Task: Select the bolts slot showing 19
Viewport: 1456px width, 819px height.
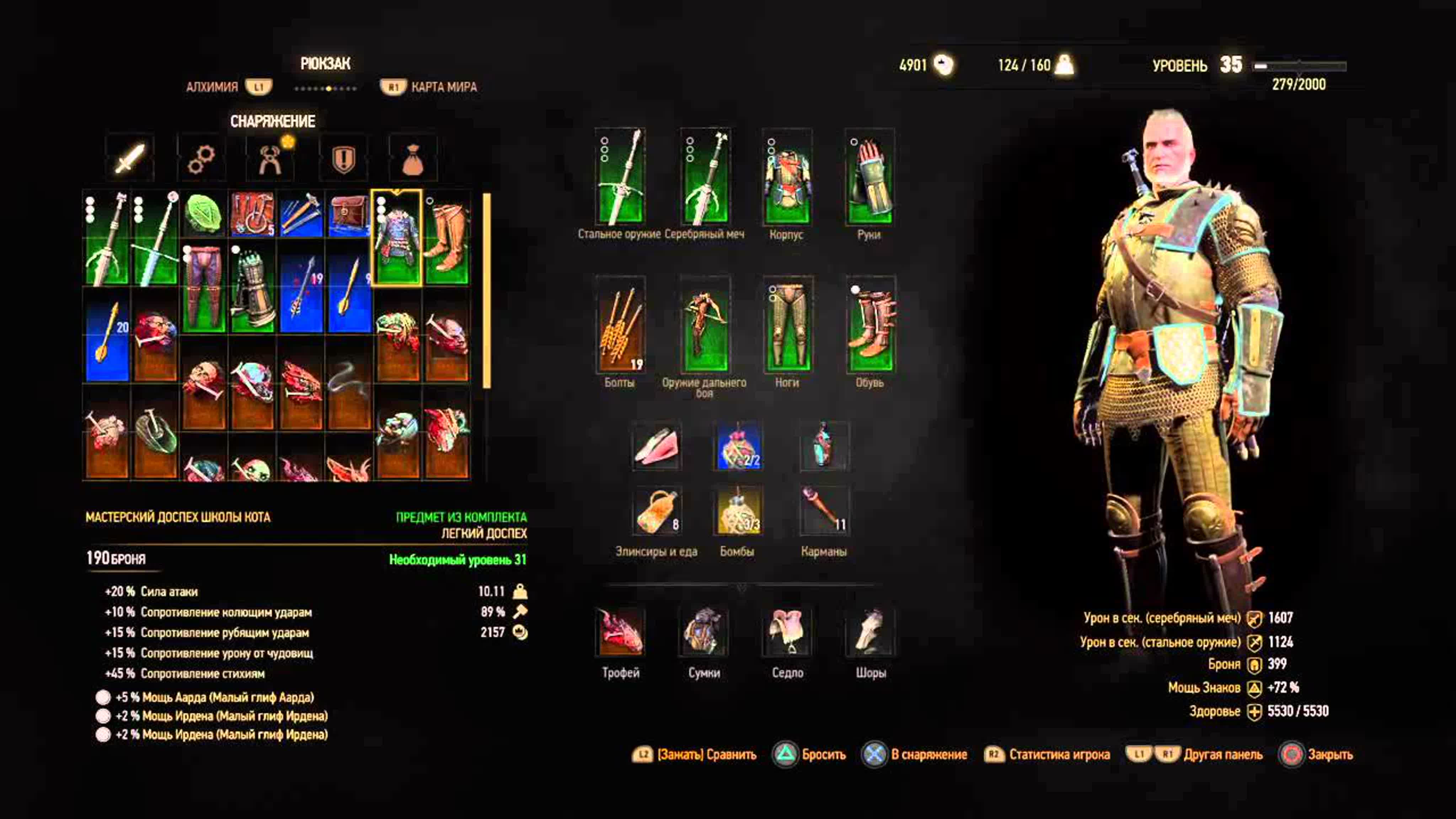Action: click(620, 325)
